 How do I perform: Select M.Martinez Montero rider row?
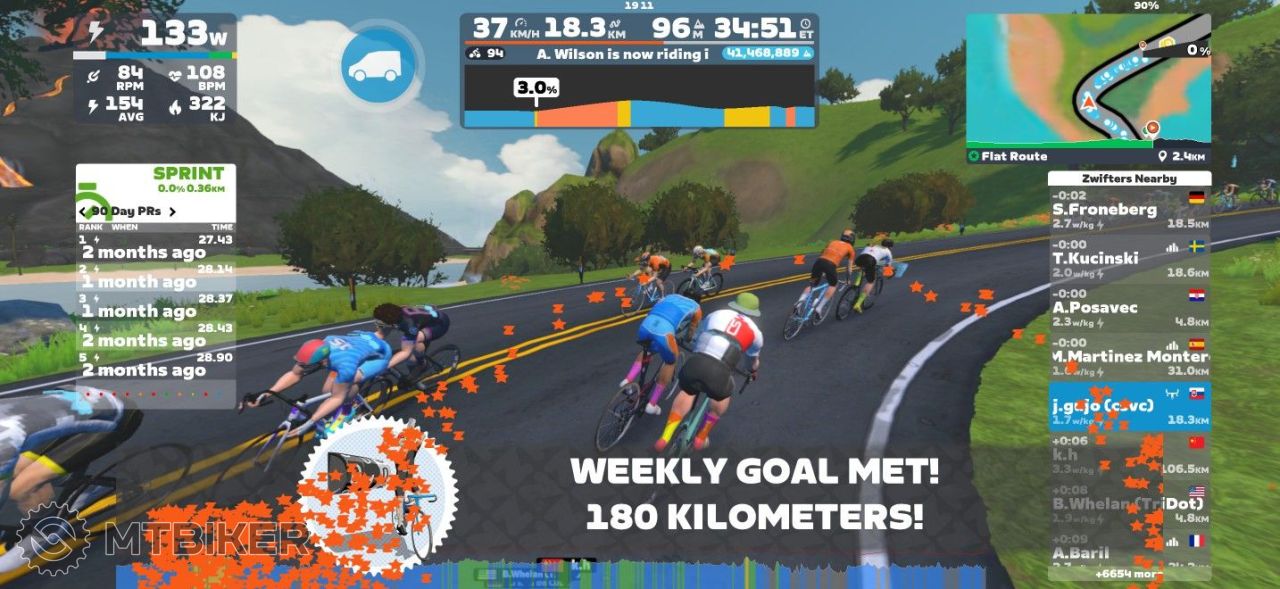point(1128,357)
